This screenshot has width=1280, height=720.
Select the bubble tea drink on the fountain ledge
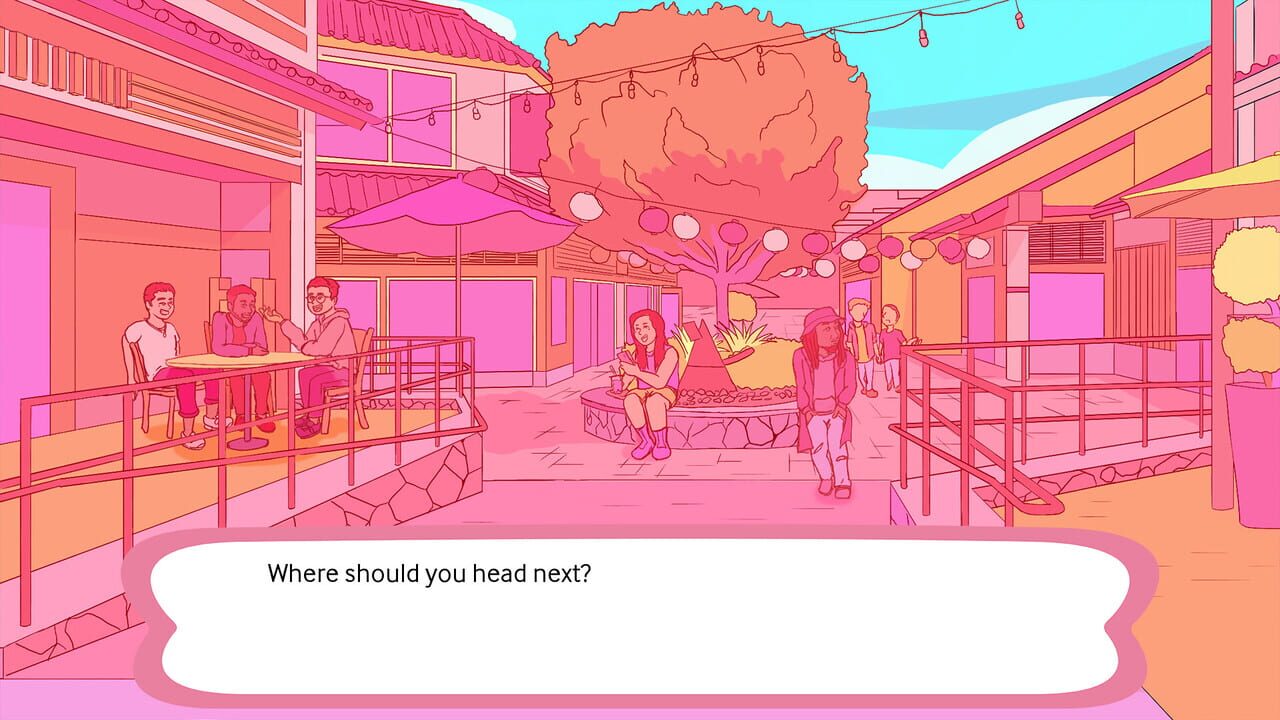(x=617, y=378)
